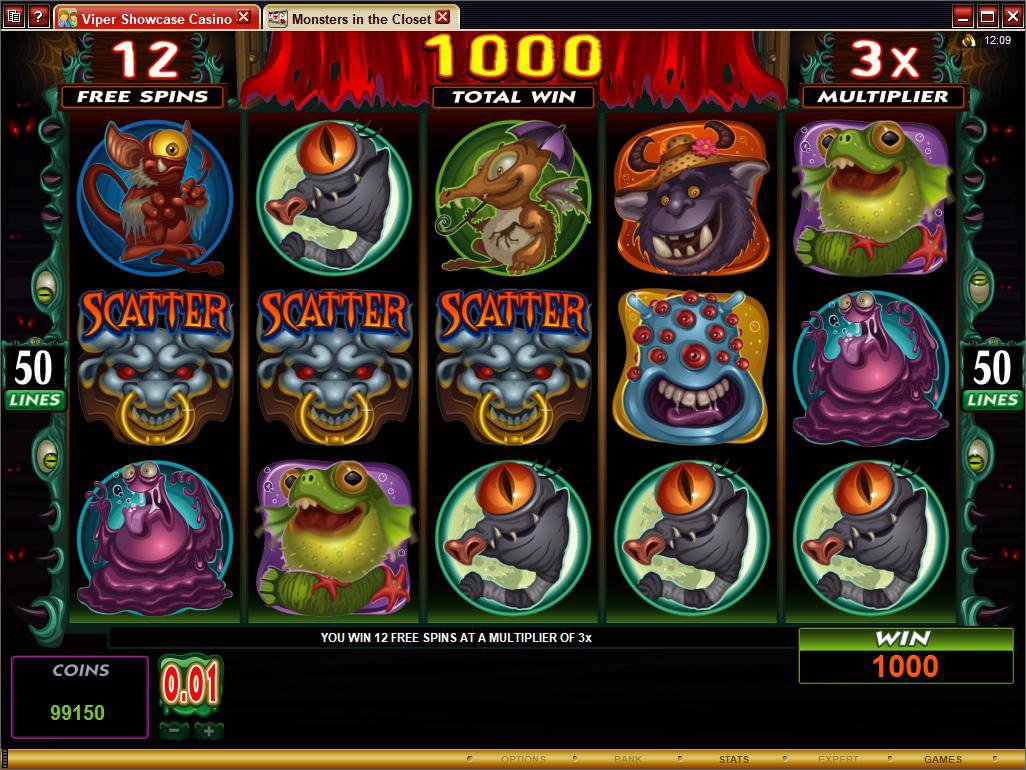Viewport: 1026px width, 770px height.
Task: Click the left 50 Lines indicator
Action: [x=34, y=377]
